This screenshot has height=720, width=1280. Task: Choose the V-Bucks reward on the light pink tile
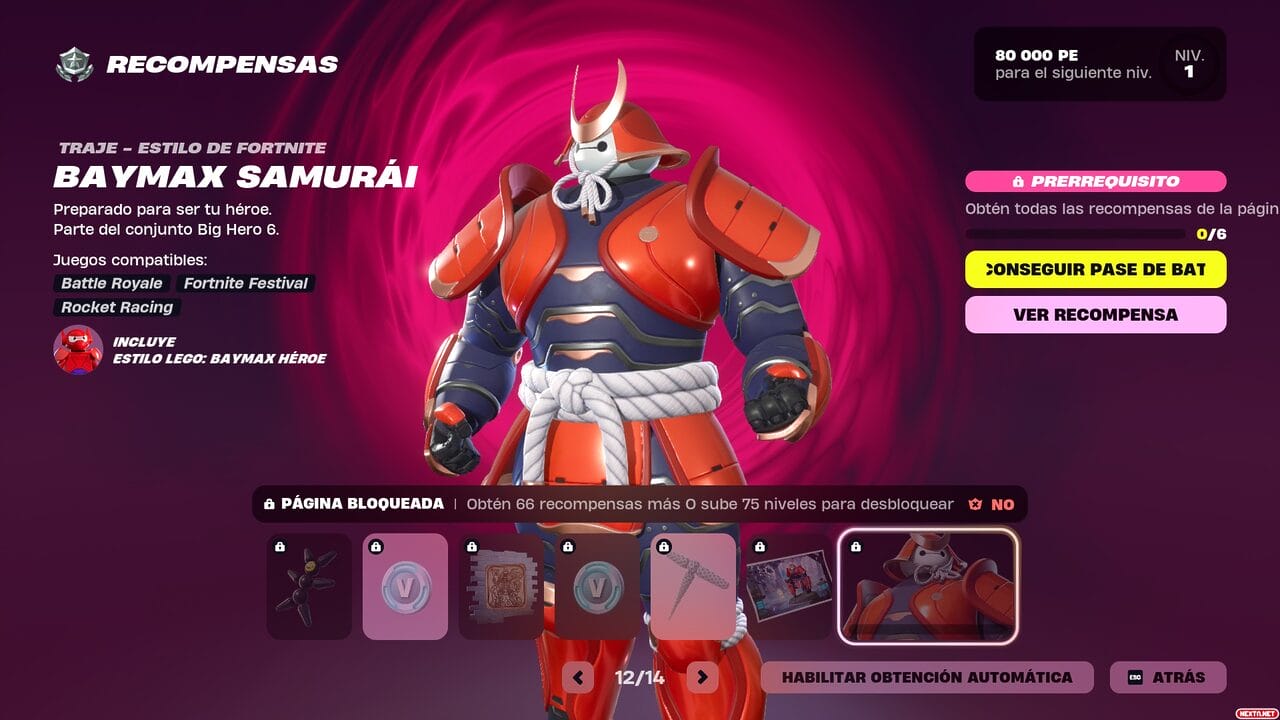[404, 586]
